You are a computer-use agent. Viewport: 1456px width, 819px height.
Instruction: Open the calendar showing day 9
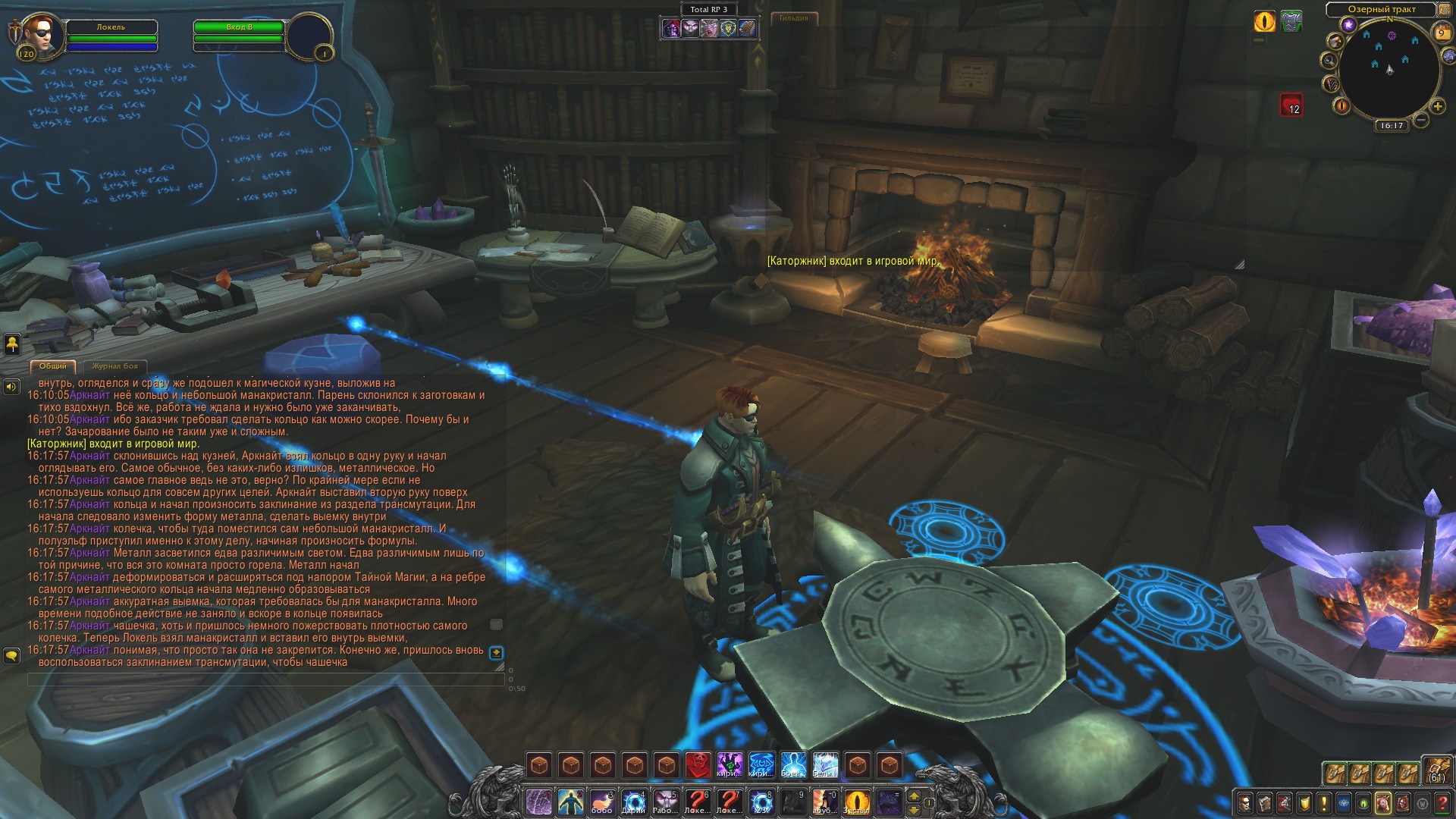click(1442, 33)
